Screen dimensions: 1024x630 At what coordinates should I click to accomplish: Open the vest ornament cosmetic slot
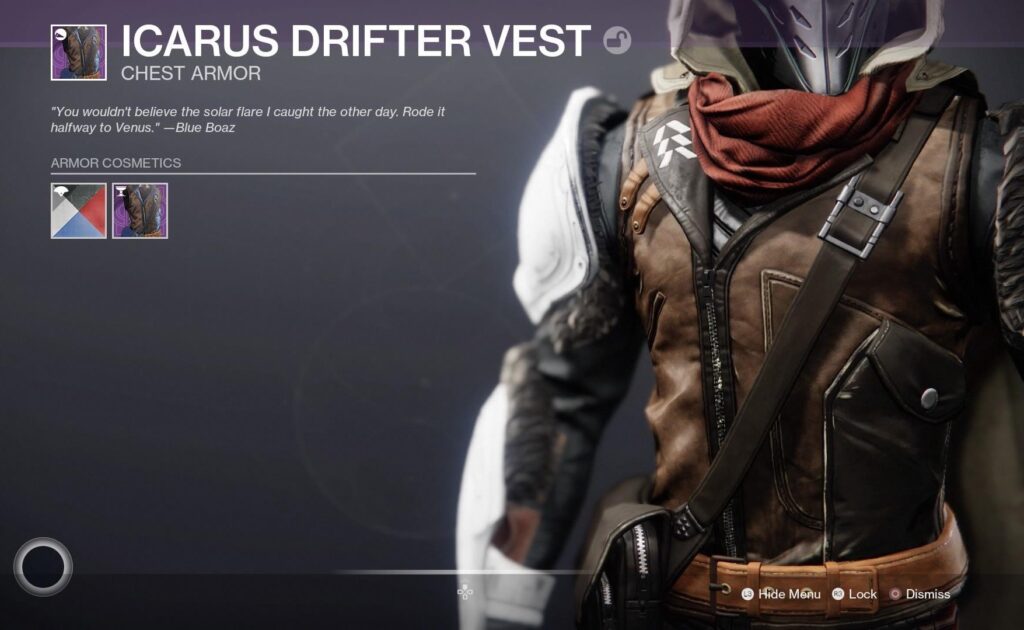click(x=140, y=211)
